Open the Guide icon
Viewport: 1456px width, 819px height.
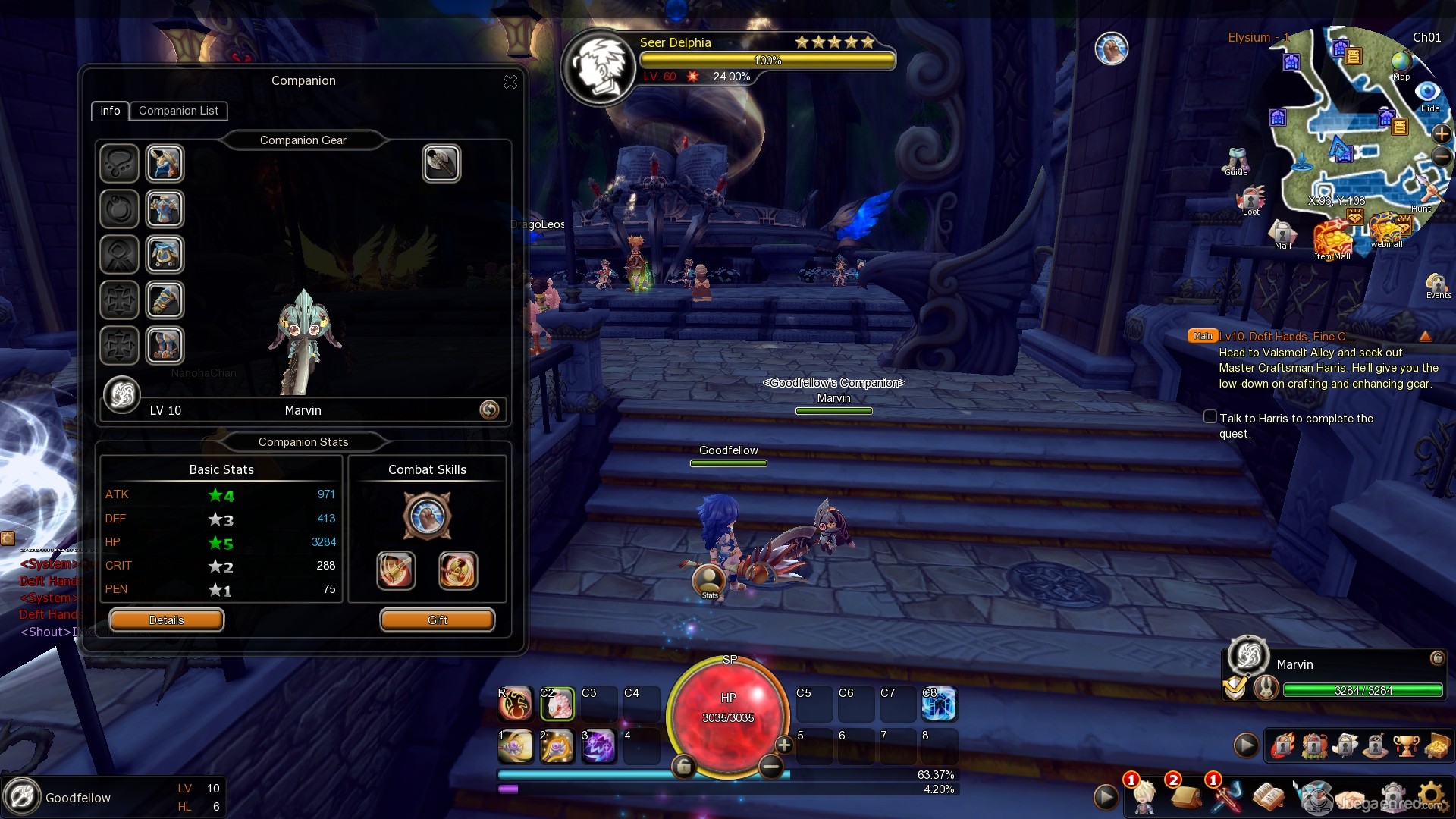tap(1236, 160)
